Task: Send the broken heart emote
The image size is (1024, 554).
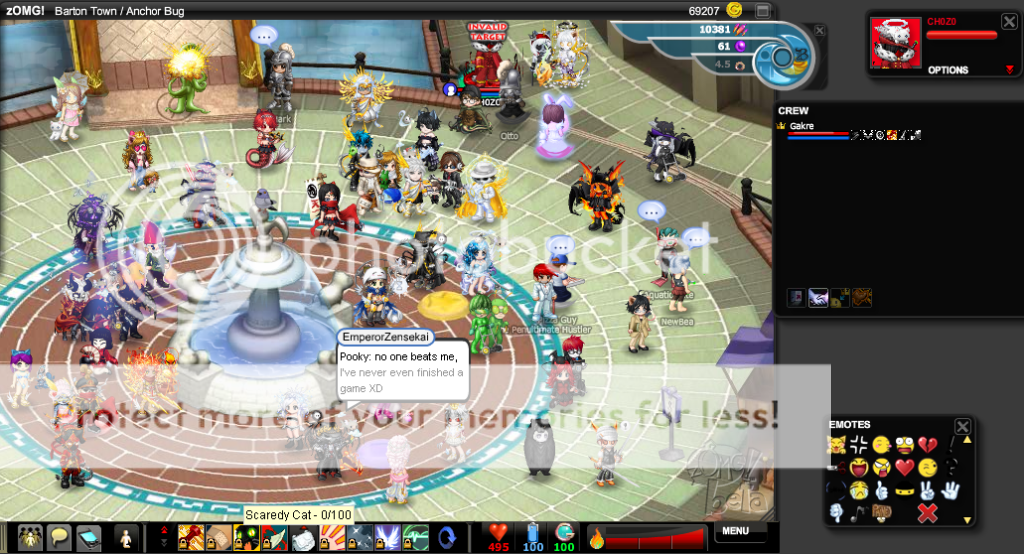Action: [x=927, y=444]
